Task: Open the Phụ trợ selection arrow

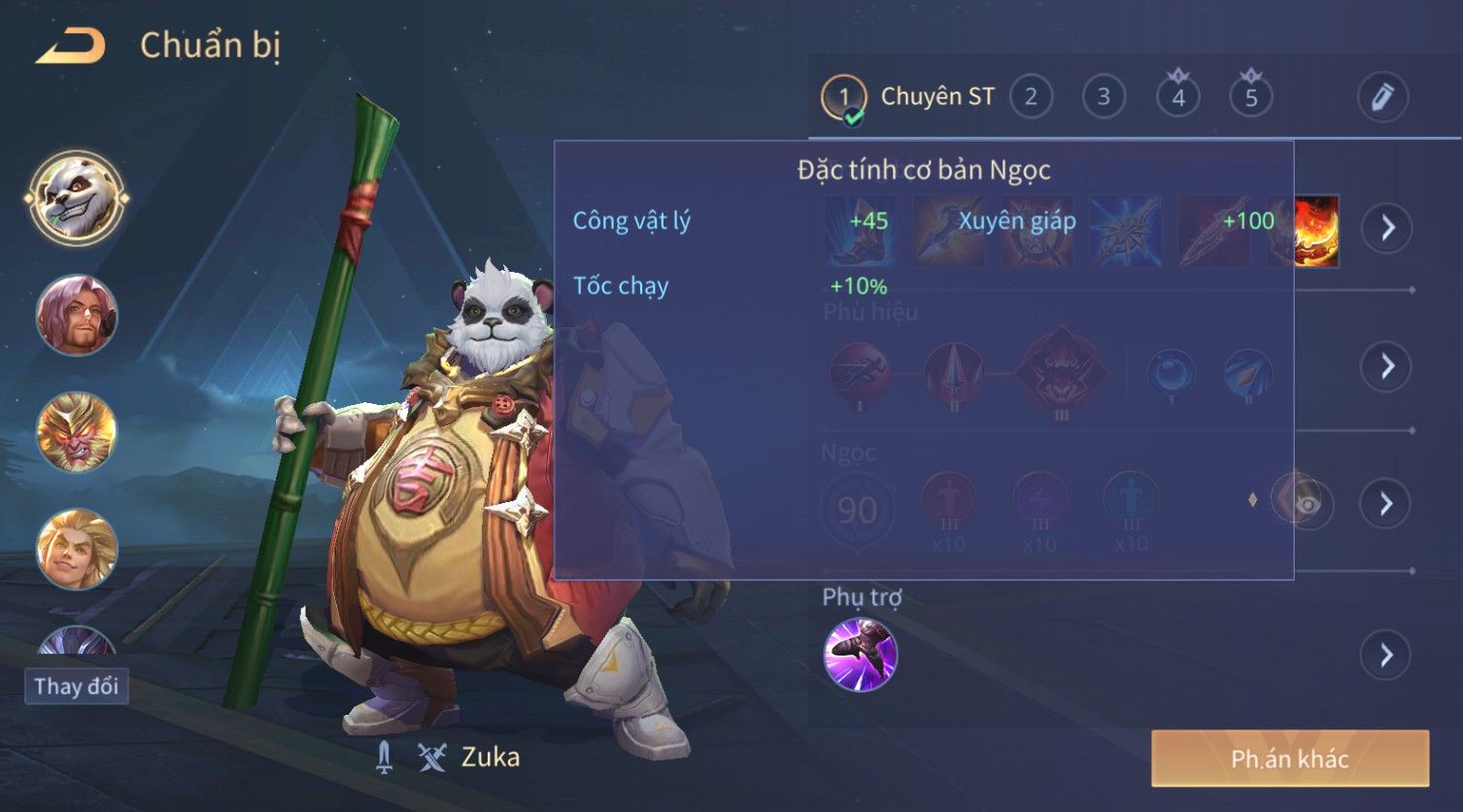Action: tap(1386, 655)
